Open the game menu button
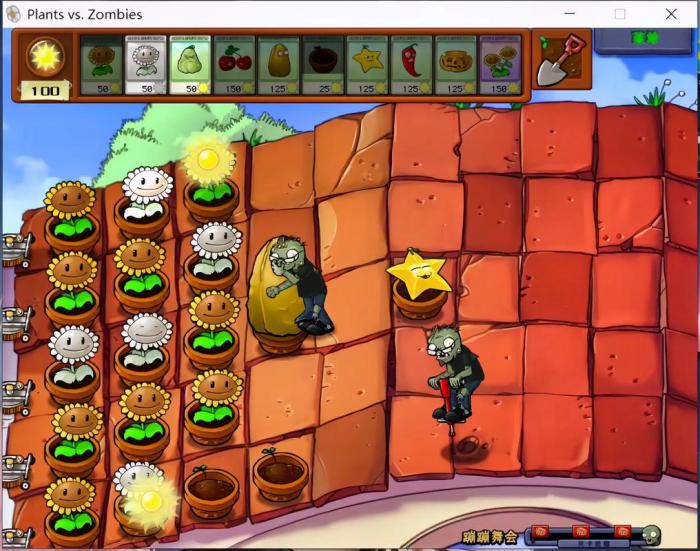 644,40
